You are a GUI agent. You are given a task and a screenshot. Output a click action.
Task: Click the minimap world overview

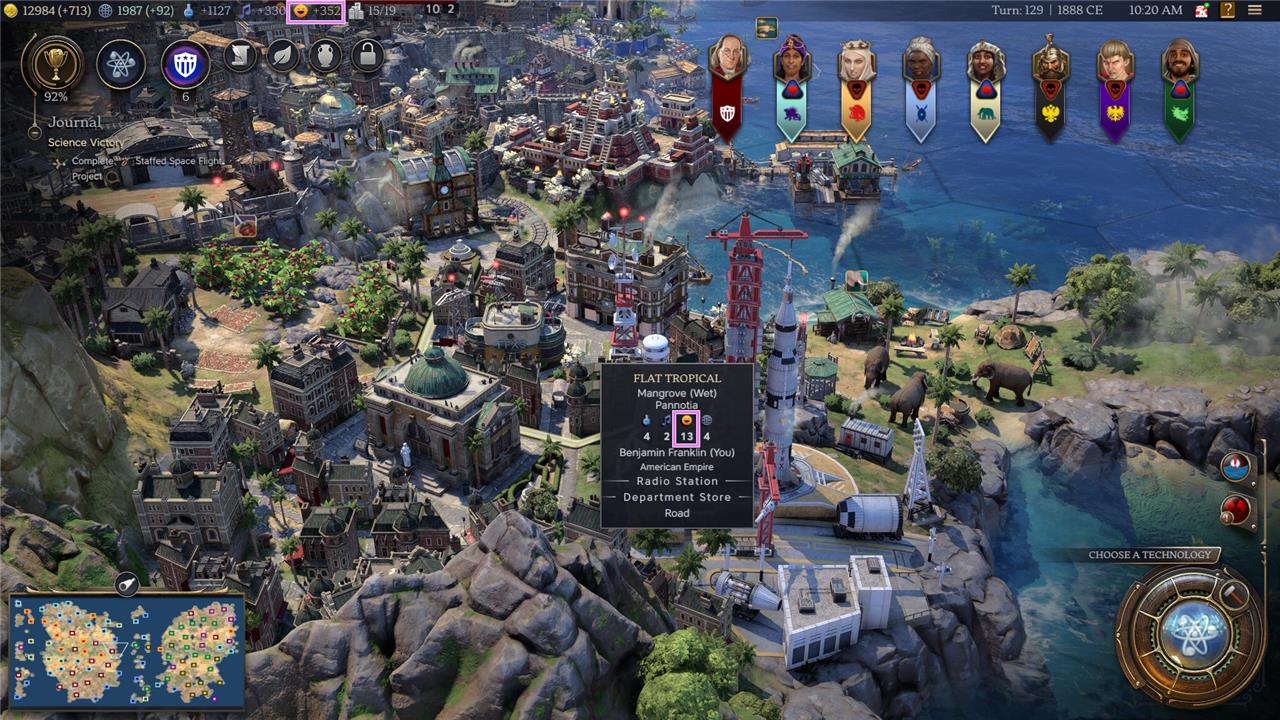(x=127, y=651)
